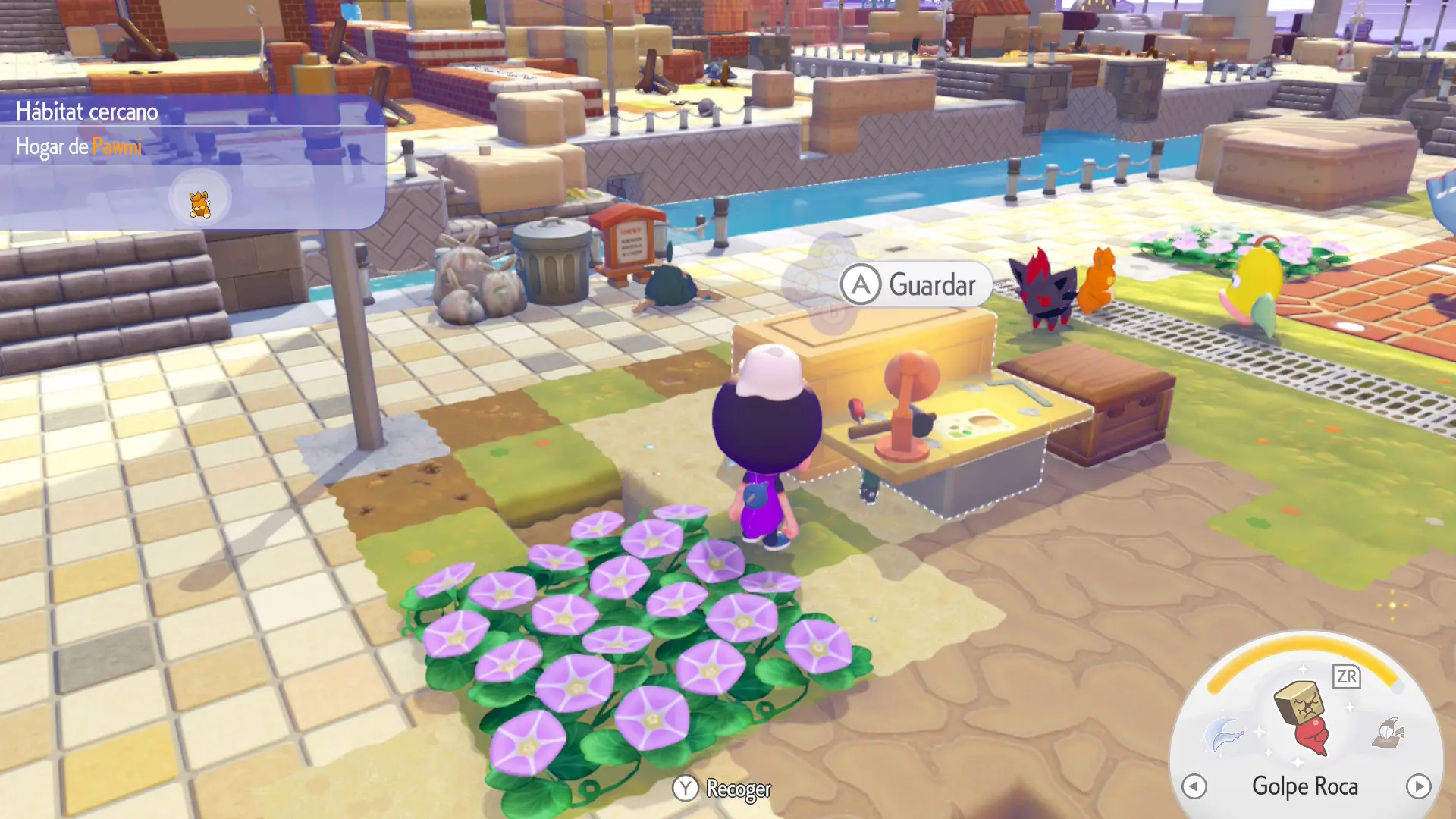Switch to the previous move with left arrow
This screenshot has width=1456, height=819.
1194,786
